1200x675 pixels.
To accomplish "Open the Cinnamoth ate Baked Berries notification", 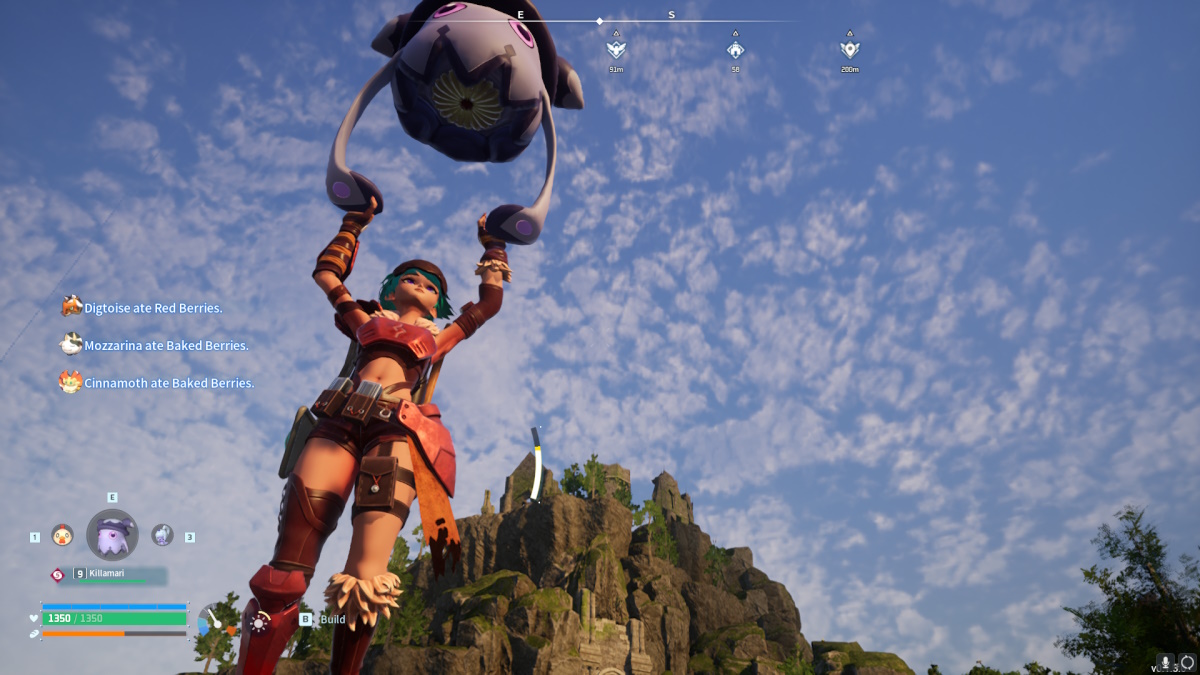I will 168,383.
